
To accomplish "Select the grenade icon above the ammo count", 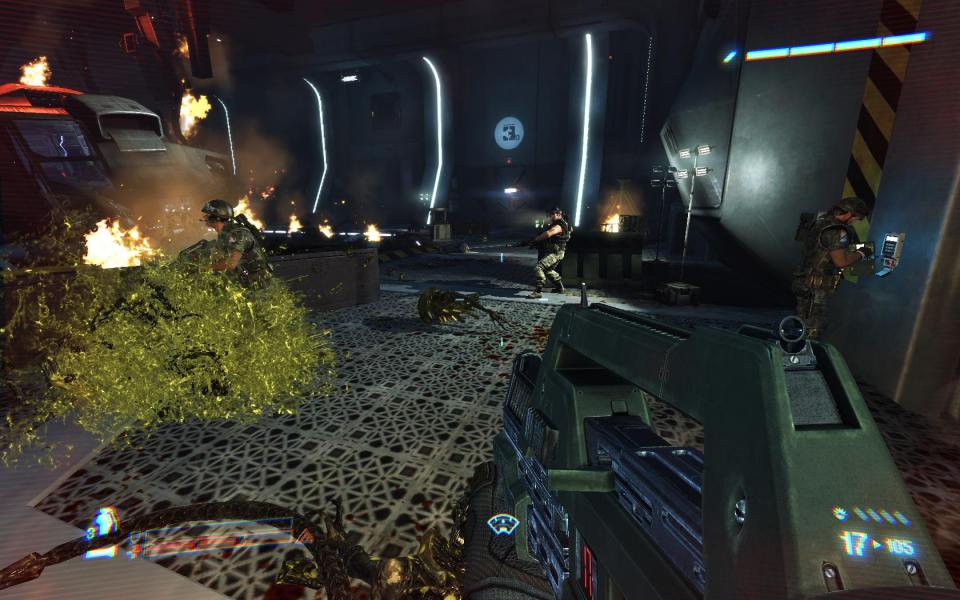I will 840,514.
